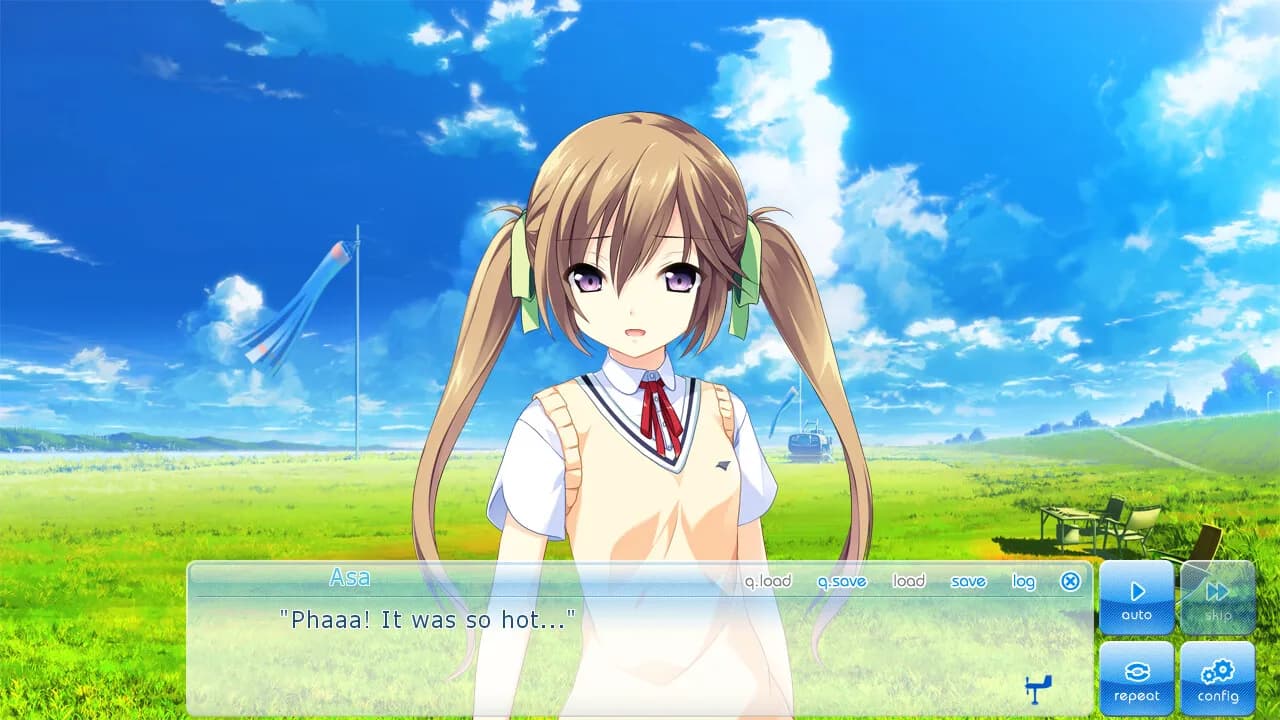Open the config settings

(x=1218, y=678)
